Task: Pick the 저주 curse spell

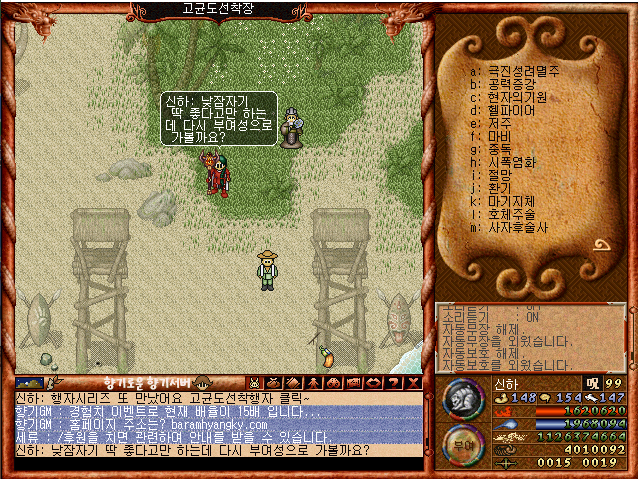Action: (499, 124)
